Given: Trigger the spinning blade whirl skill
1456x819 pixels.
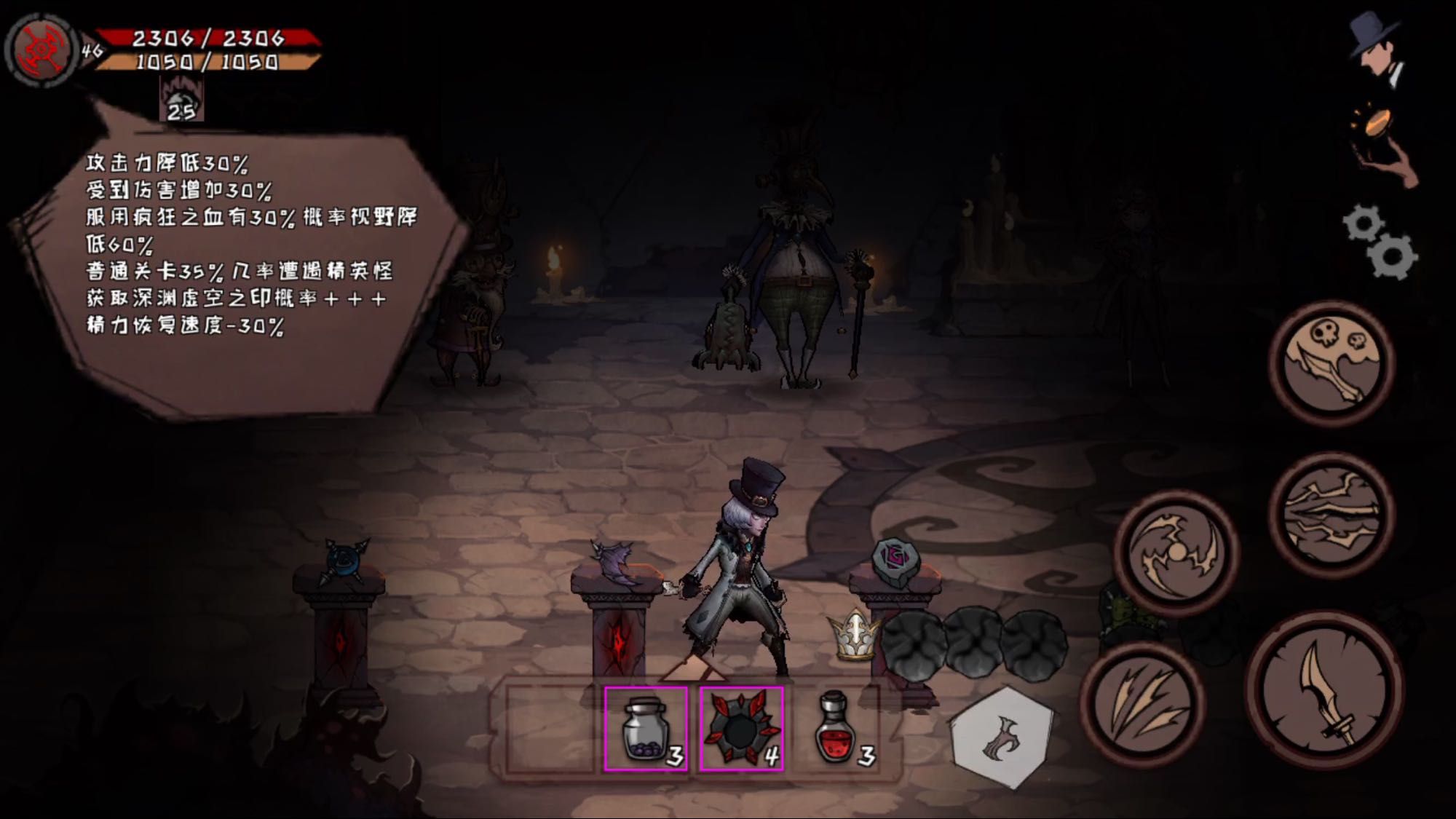Looking at the screenshot, I should 1176,553.
